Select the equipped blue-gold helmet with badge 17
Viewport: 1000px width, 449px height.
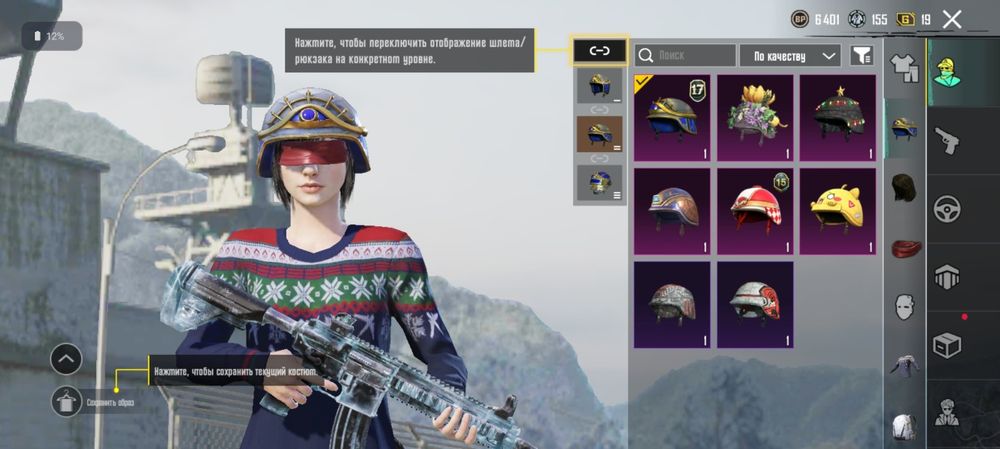(671, 118)
